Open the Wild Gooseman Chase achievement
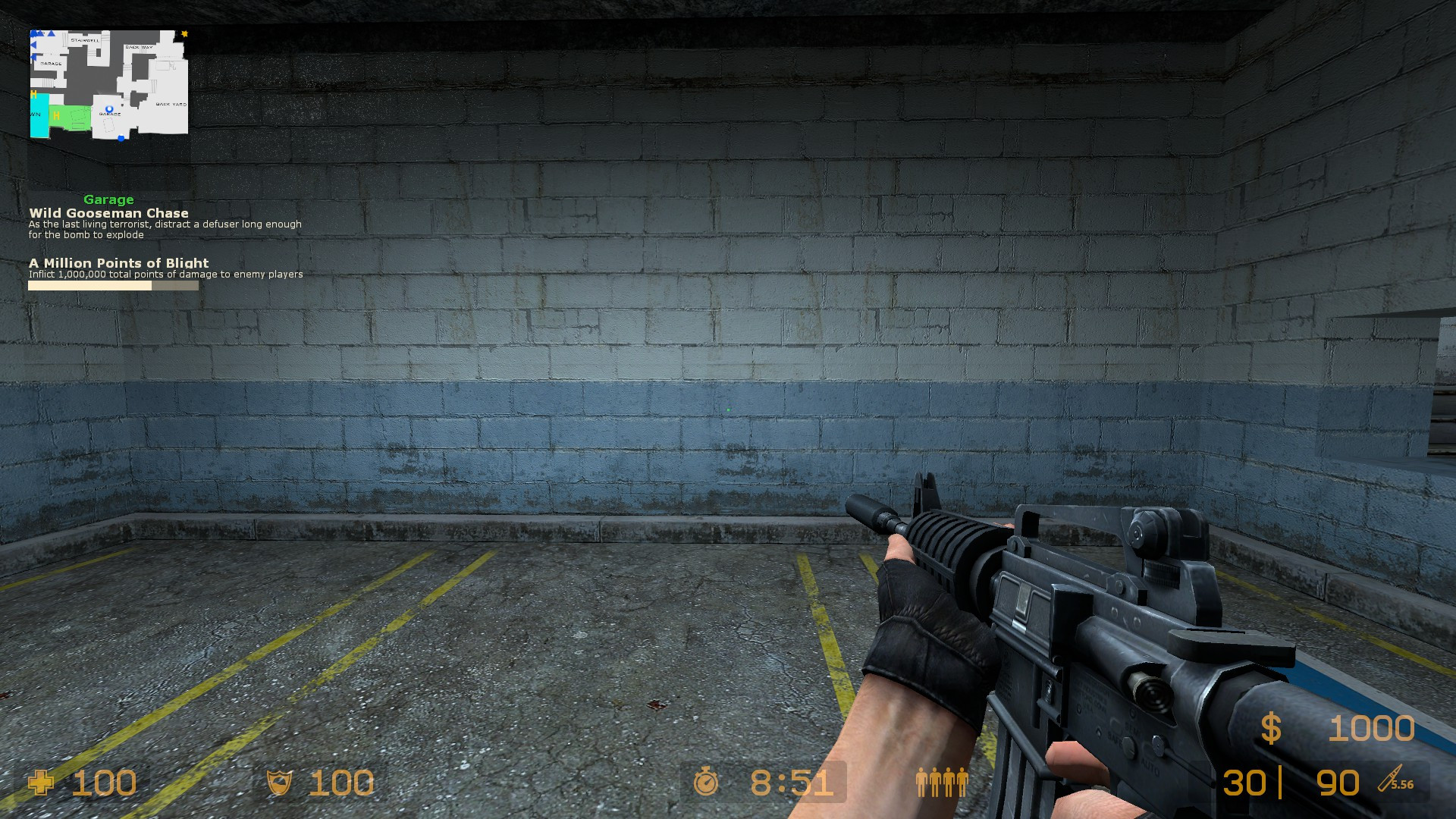This screenshot has width=1456, height=819. point(111,213)
